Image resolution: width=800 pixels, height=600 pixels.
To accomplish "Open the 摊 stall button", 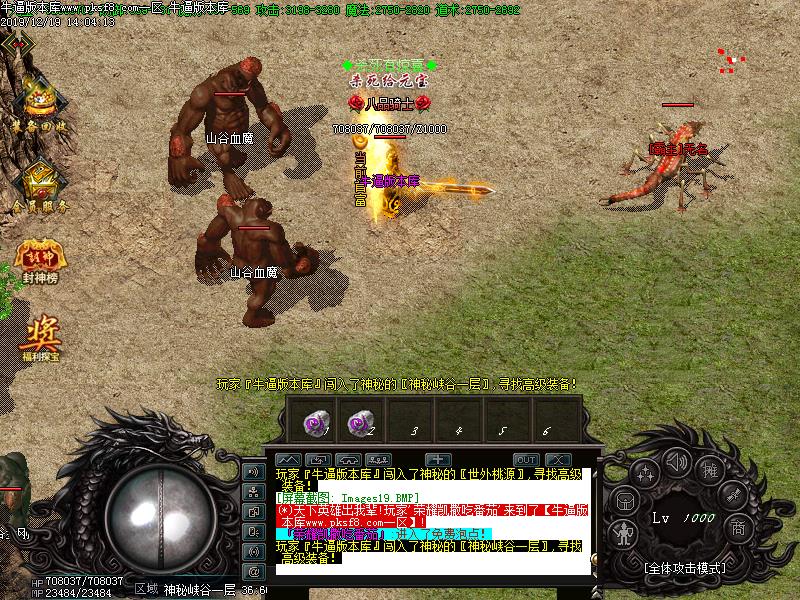I will [710, 470].
